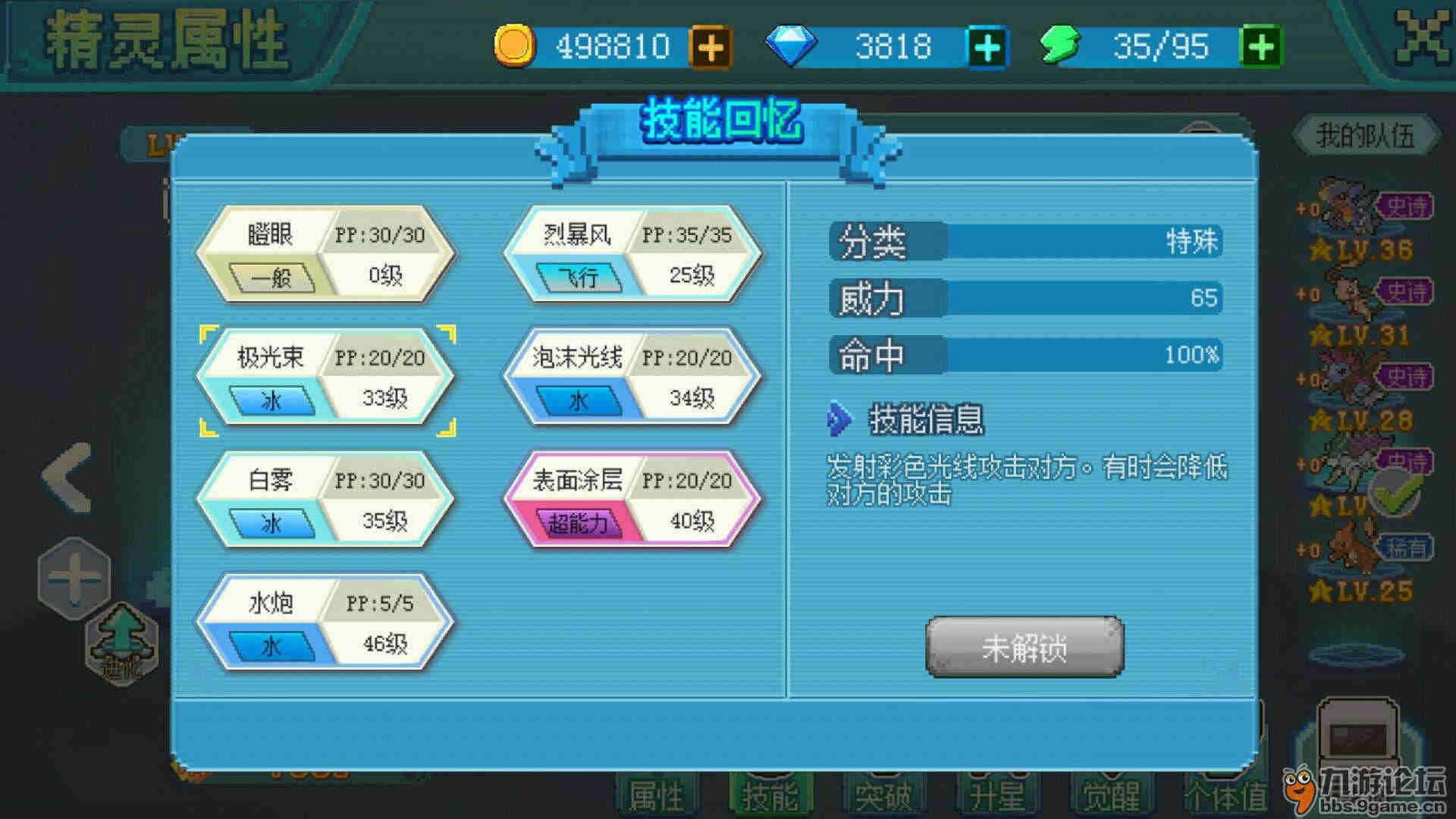Choose the 烈暴风 flying skill

click(632, 255)
